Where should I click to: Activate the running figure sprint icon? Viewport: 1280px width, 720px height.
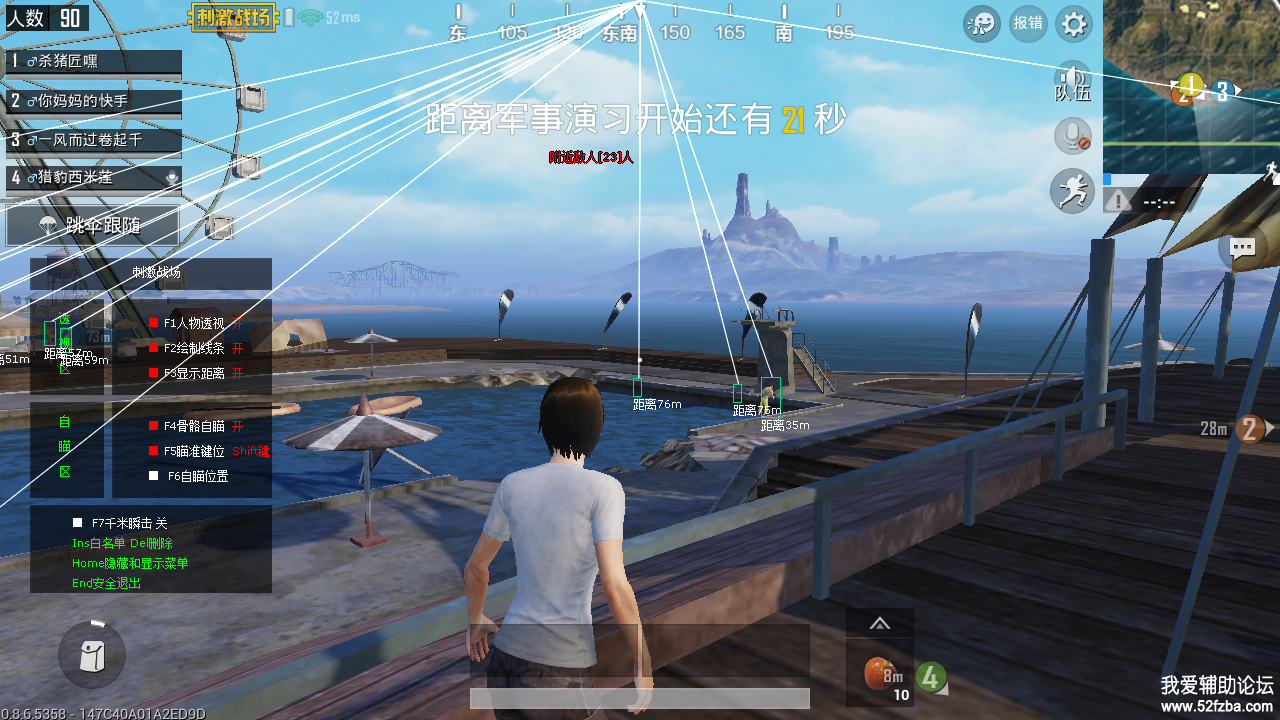(x=1073, y=190)
